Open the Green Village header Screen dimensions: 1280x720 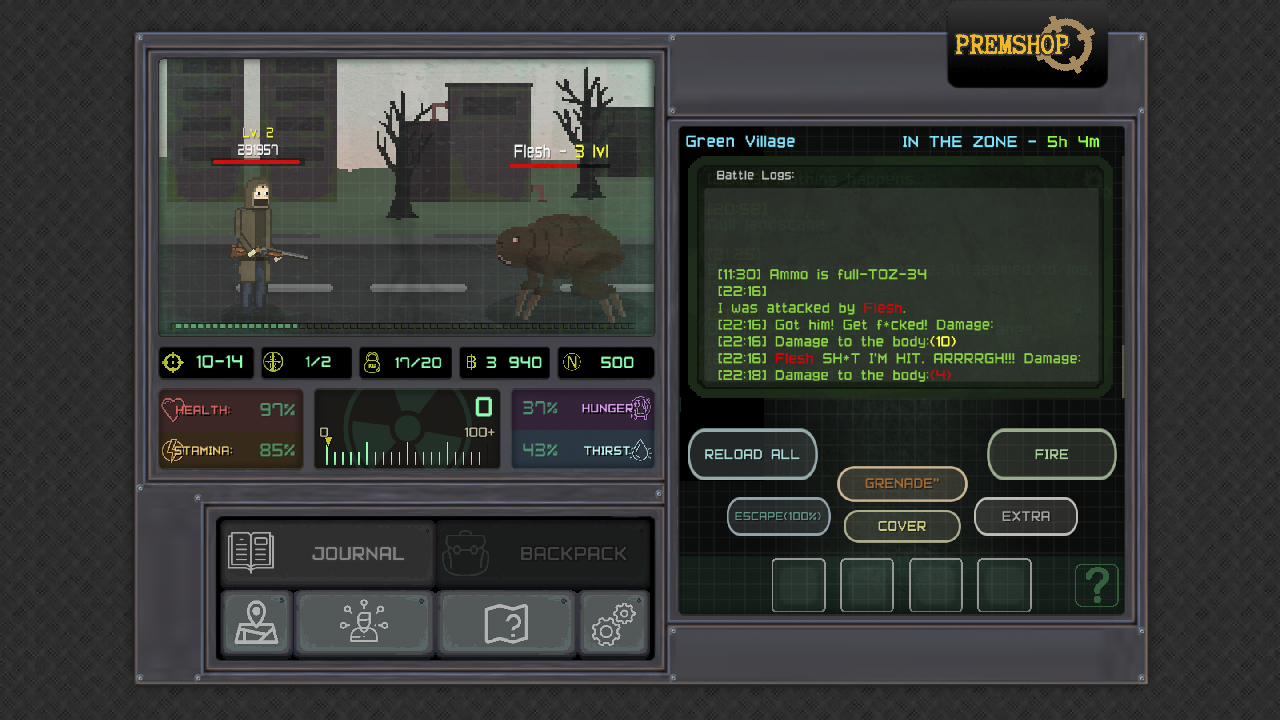(739, 141)
